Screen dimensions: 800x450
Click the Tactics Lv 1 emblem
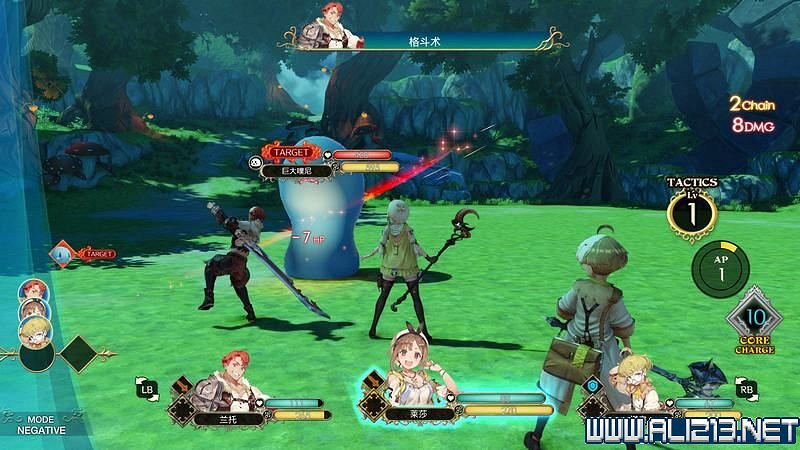pyautogui.click(x=692, y=209)
